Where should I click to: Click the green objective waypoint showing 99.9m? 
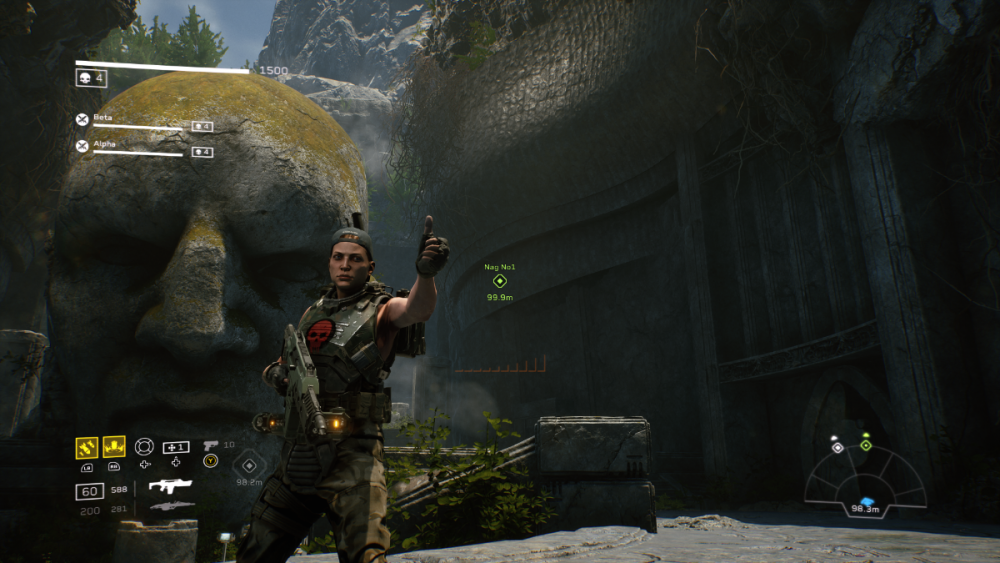click(500, 281)
